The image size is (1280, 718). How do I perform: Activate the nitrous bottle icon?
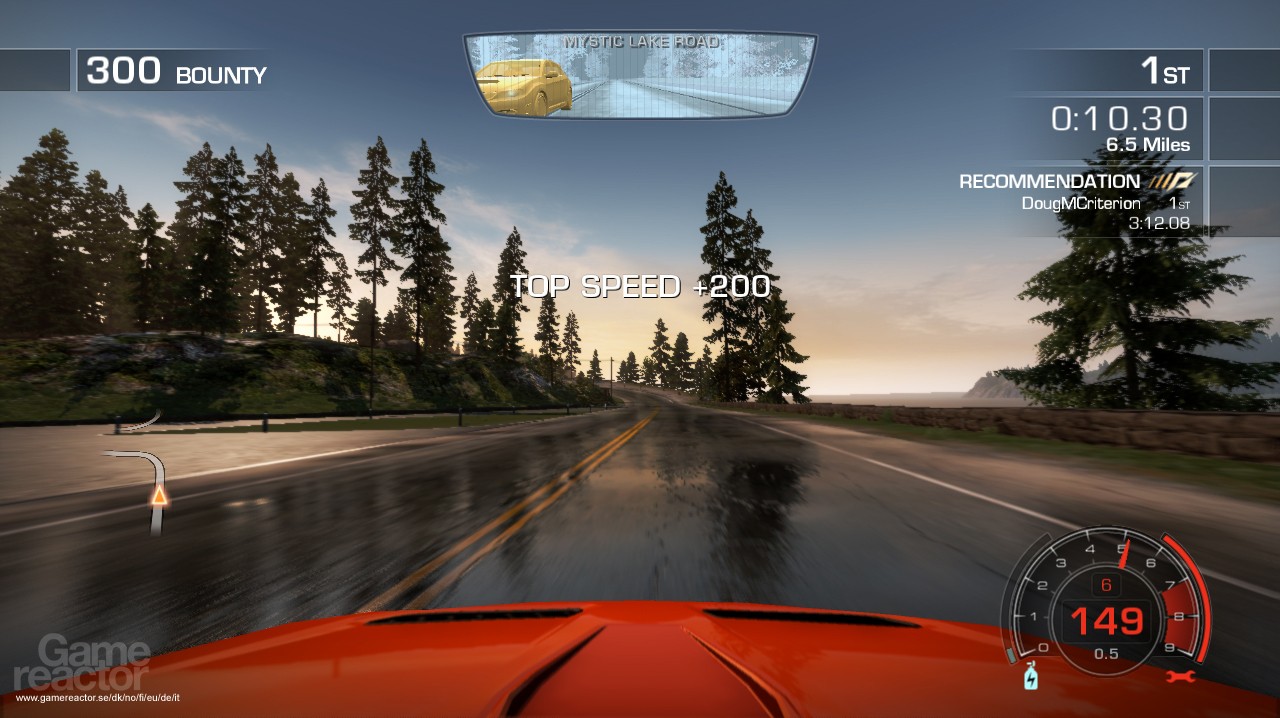(x=1030, y=679)
